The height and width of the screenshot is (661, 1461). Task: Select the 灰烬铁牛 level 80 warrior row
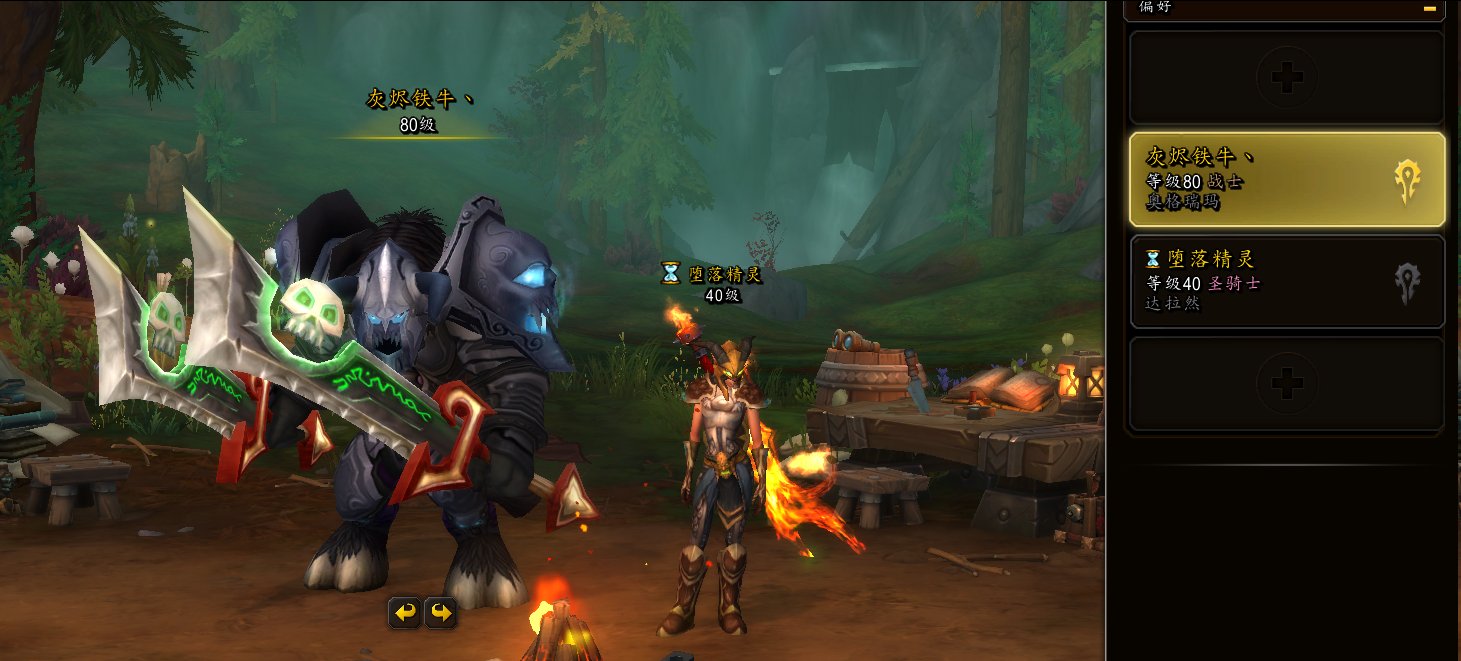(x=1286, y=180)
